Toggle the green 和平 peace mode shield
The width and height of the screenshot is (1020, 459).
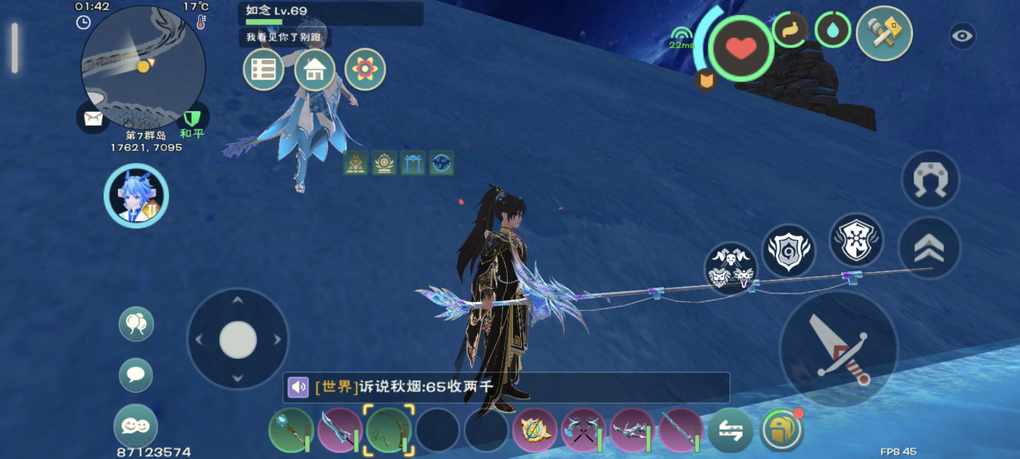(x=194, y=119)
